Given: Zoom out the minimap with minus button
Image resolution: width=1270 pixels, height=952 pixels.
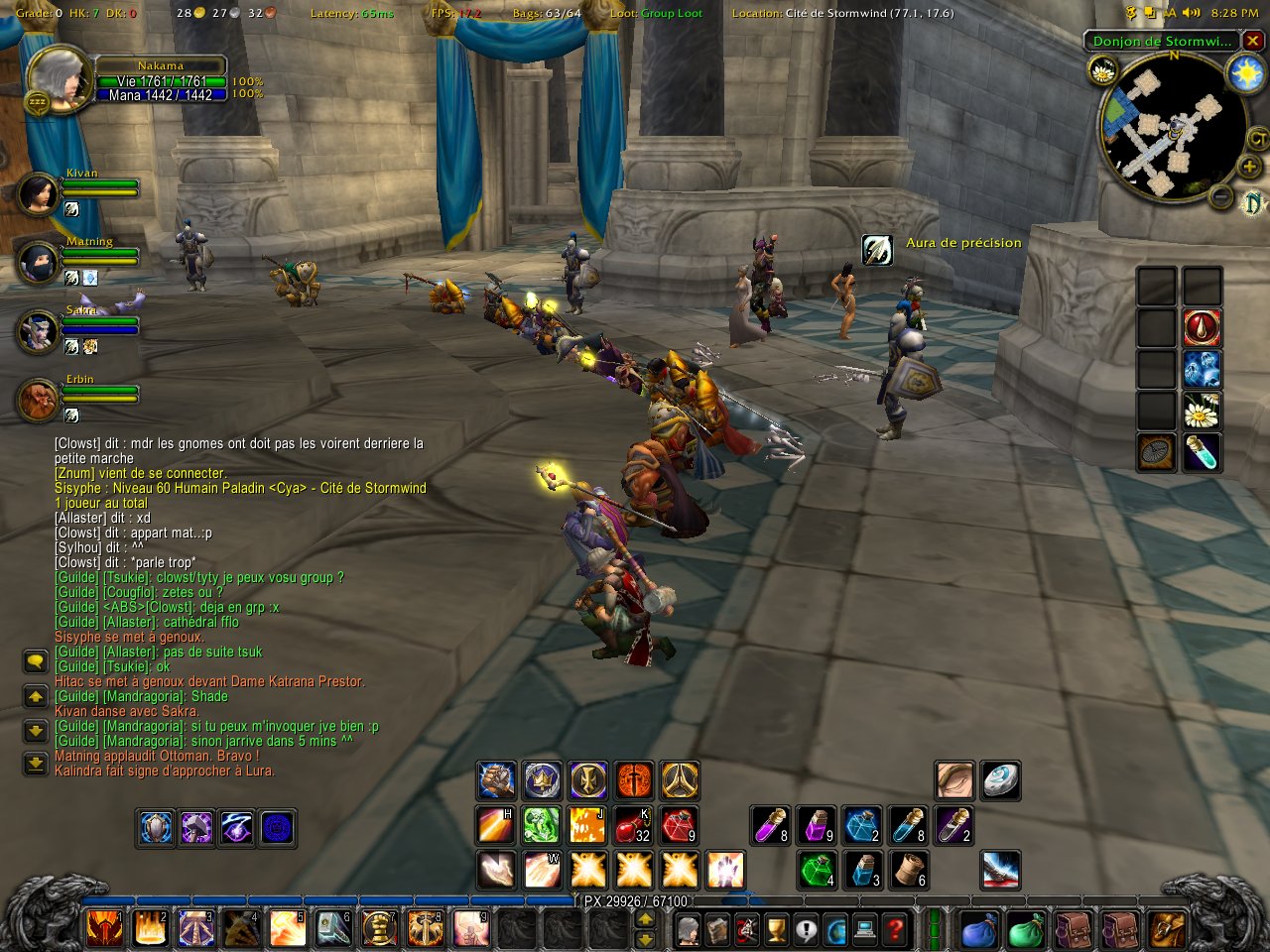Looking at the screenshot, I should (x=1221, y=196).
